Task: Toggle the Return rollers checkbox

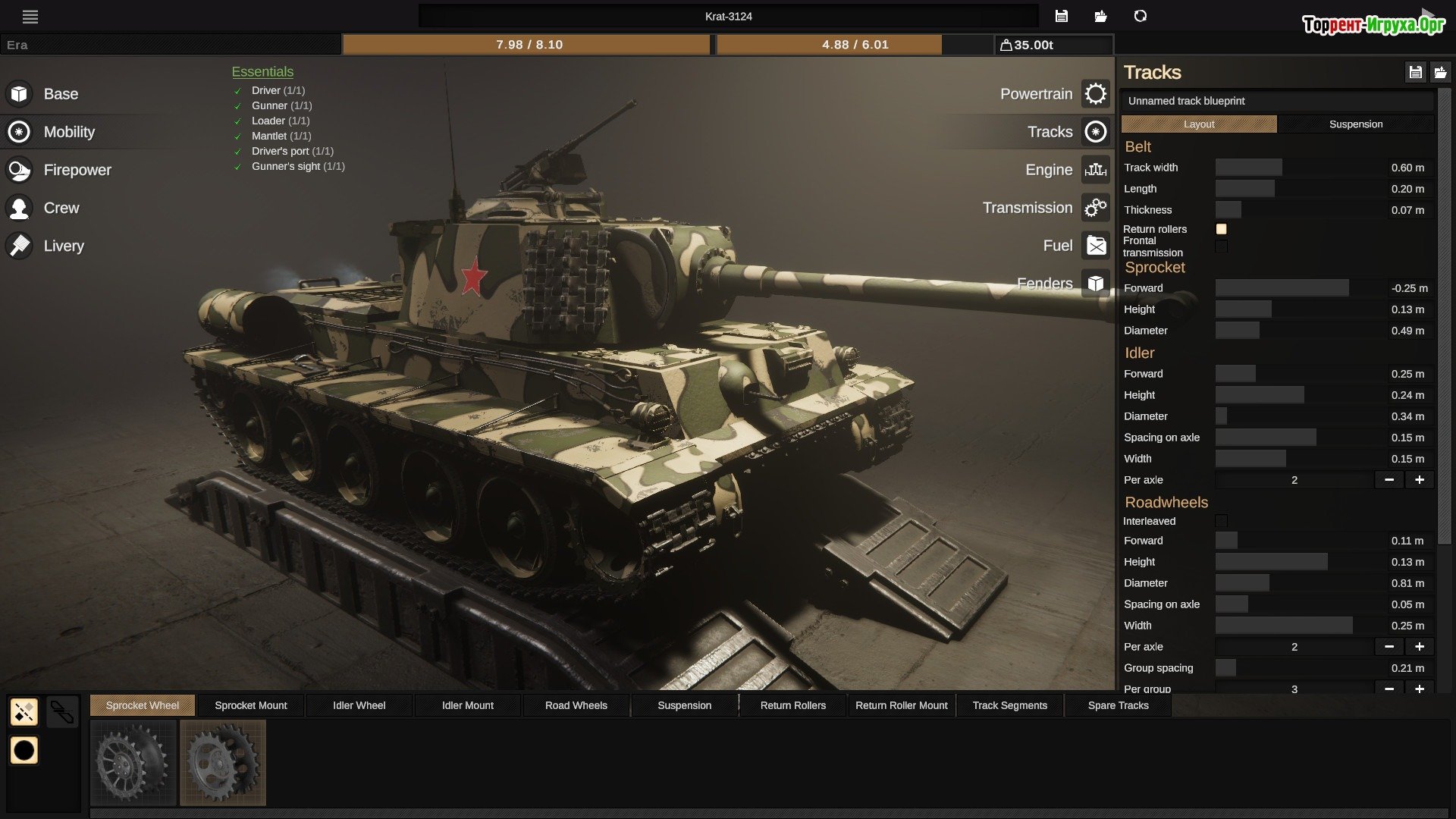Action: (x=1221, y=229)
